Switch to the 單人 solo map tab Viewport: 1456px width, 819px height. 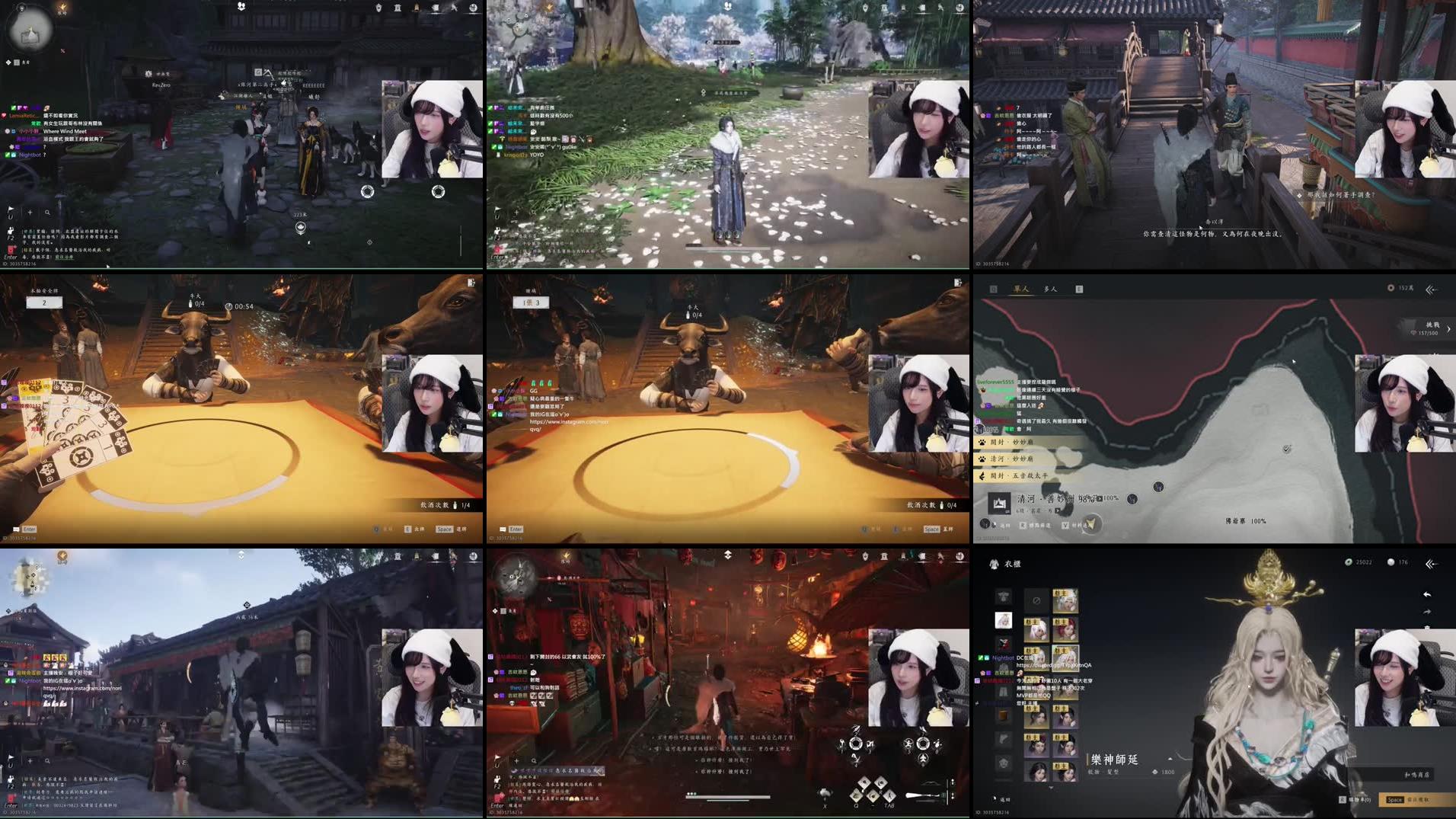pyautogui.click(x=1022, y=289)
